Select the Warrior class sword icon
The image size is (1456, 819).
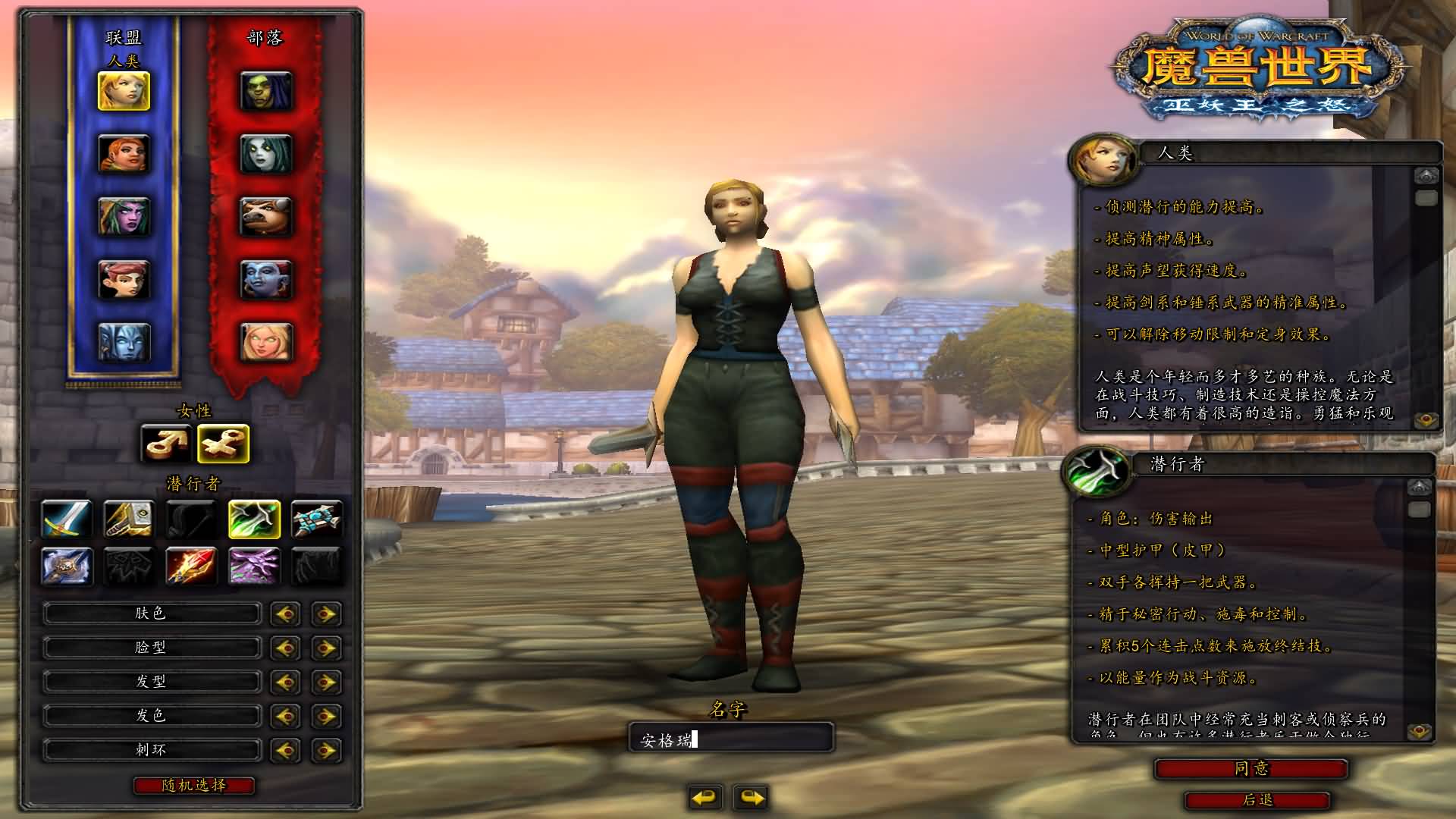[67, 519]
